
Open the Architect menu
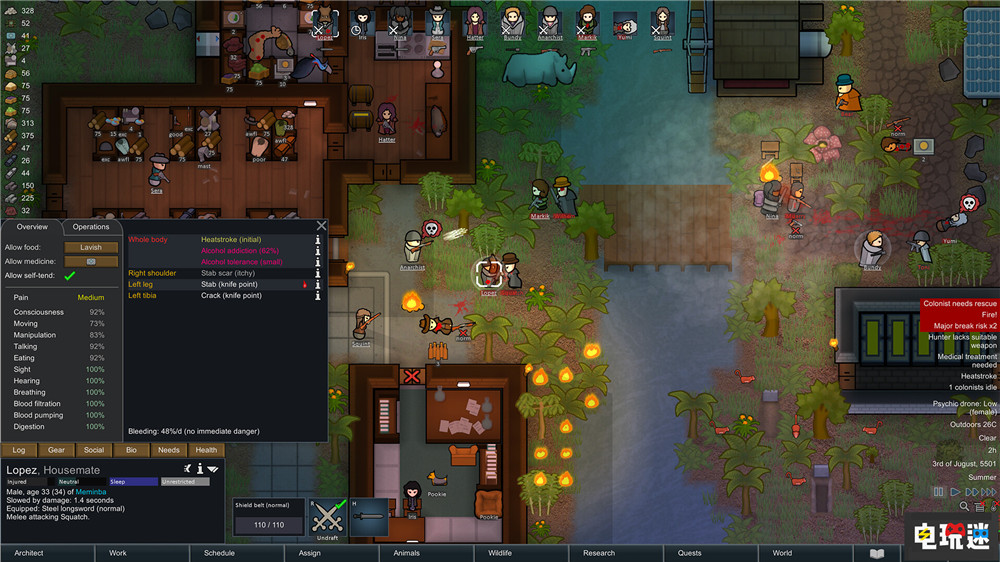(x=29, y=552)
